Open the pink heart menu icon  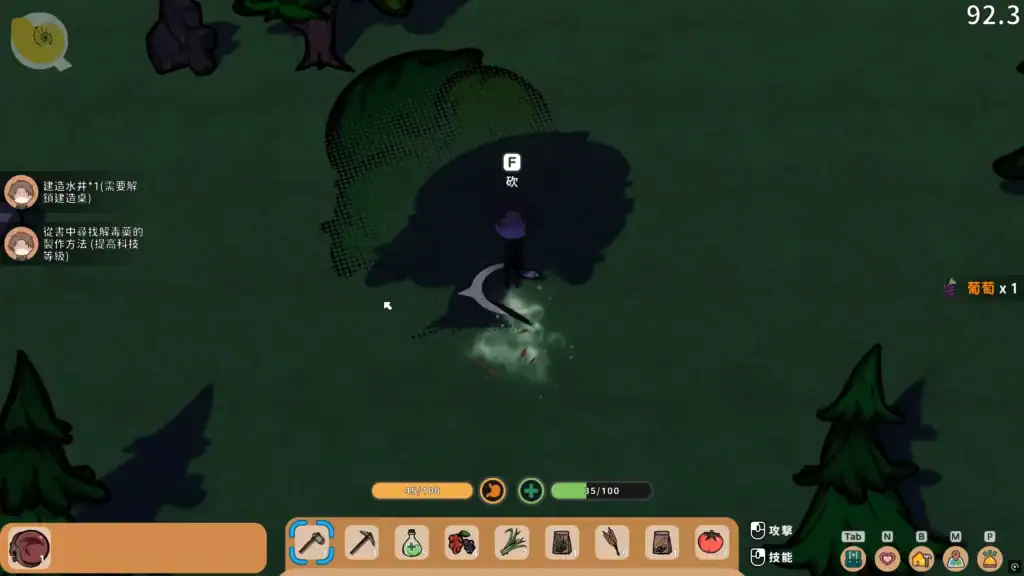pyautogui.click(x=887, y=558)
